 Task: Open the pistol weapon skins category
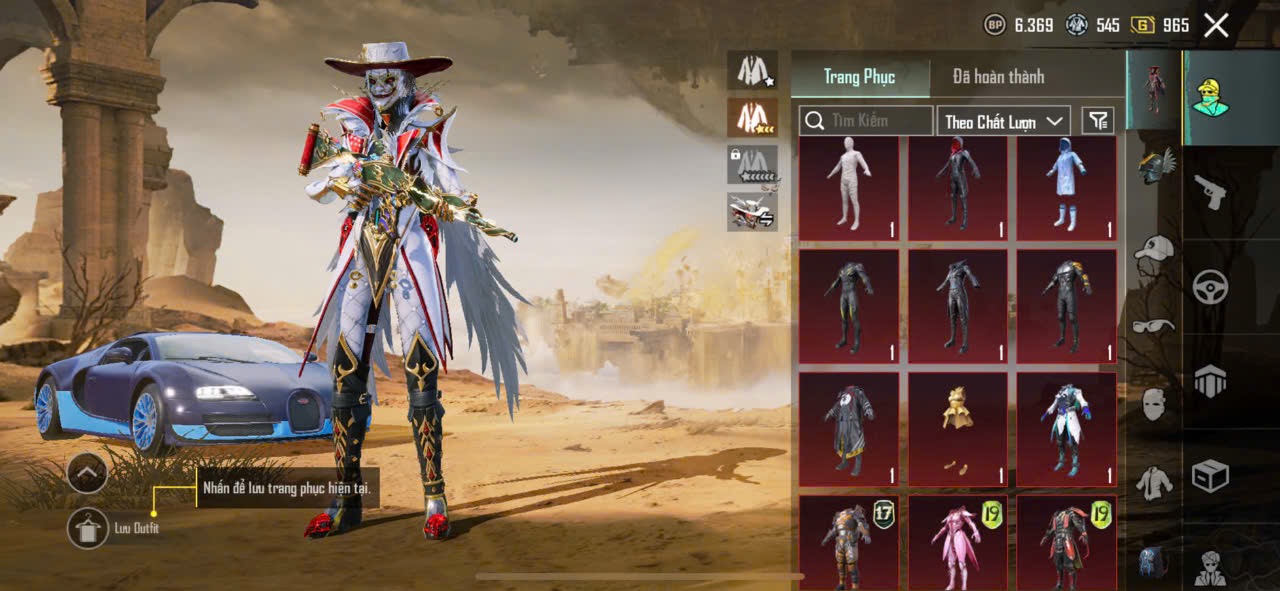coord(1210,192)
